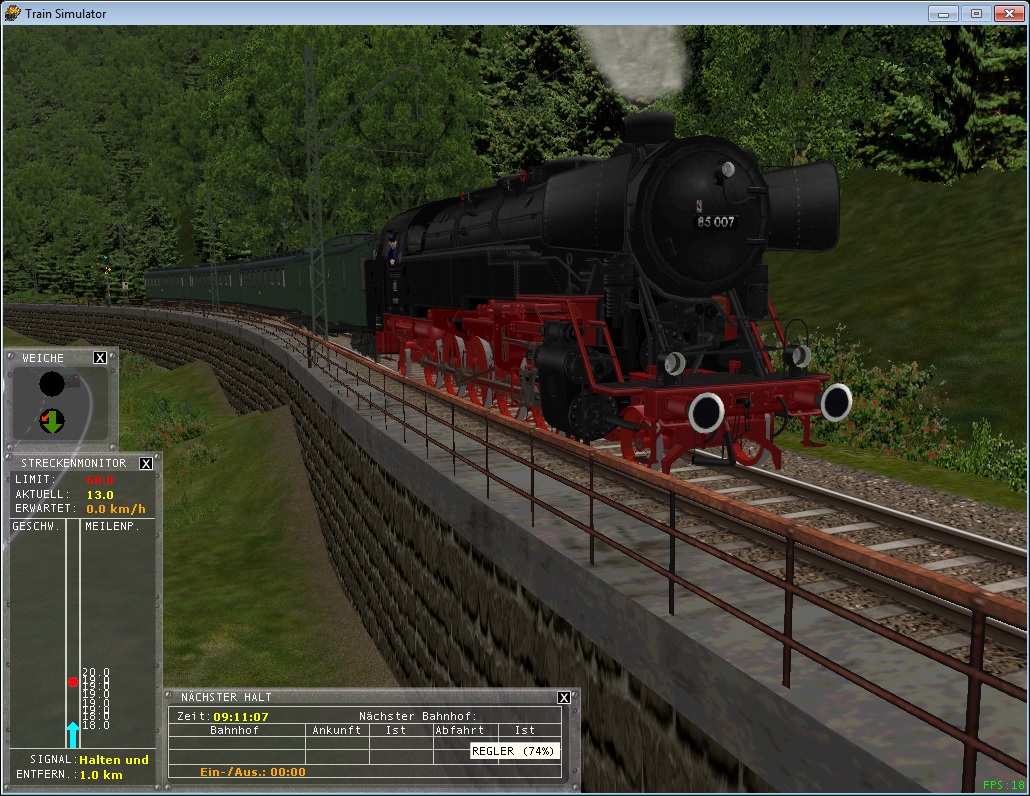This screenshot has width=1030, height=796.
Task: Click the green arrow switch direction icon
Action: [52, 421]
